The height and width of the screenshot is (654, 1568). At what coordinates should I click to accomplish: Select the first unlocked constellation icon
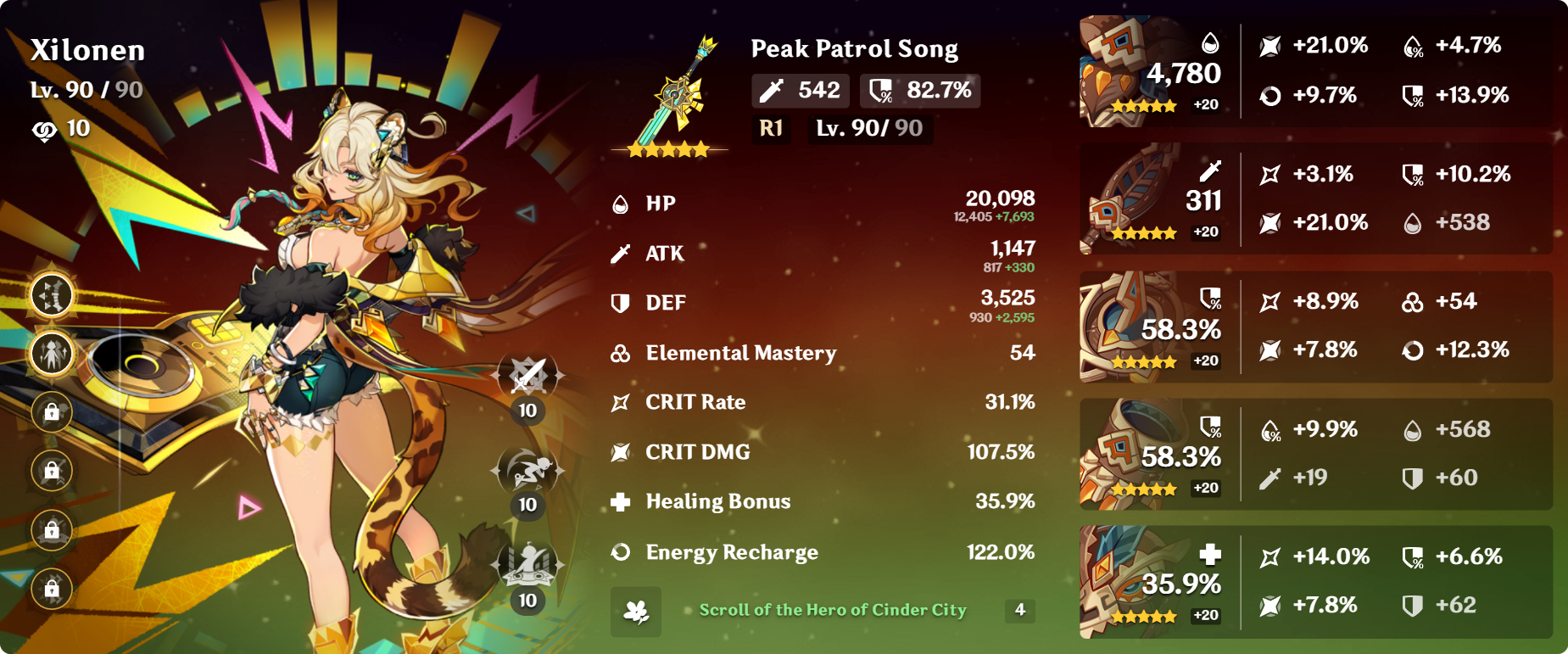[x=52, y=295]
